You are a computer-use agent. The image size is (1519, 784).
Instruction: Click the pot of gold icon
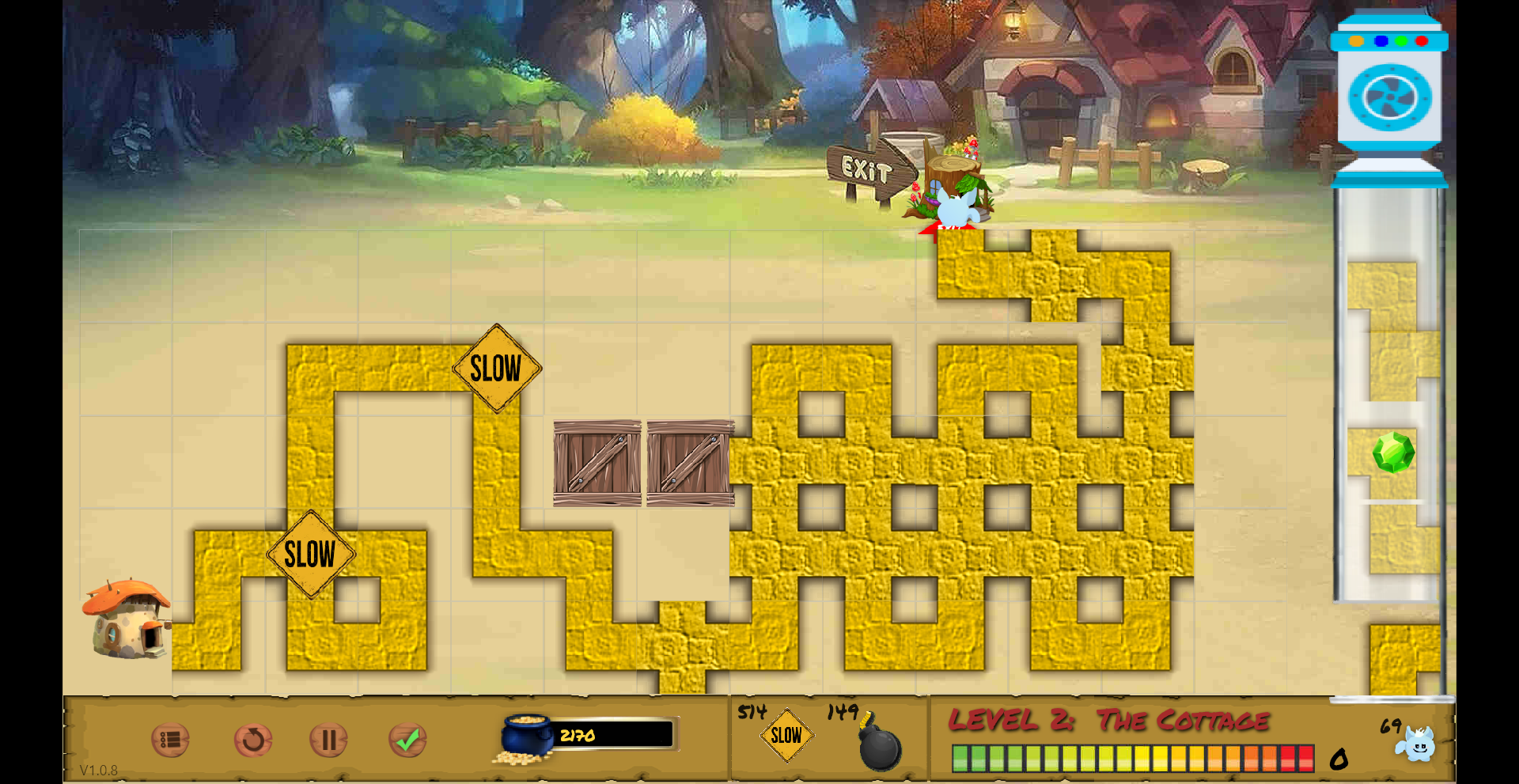click(x=528, y=738)
